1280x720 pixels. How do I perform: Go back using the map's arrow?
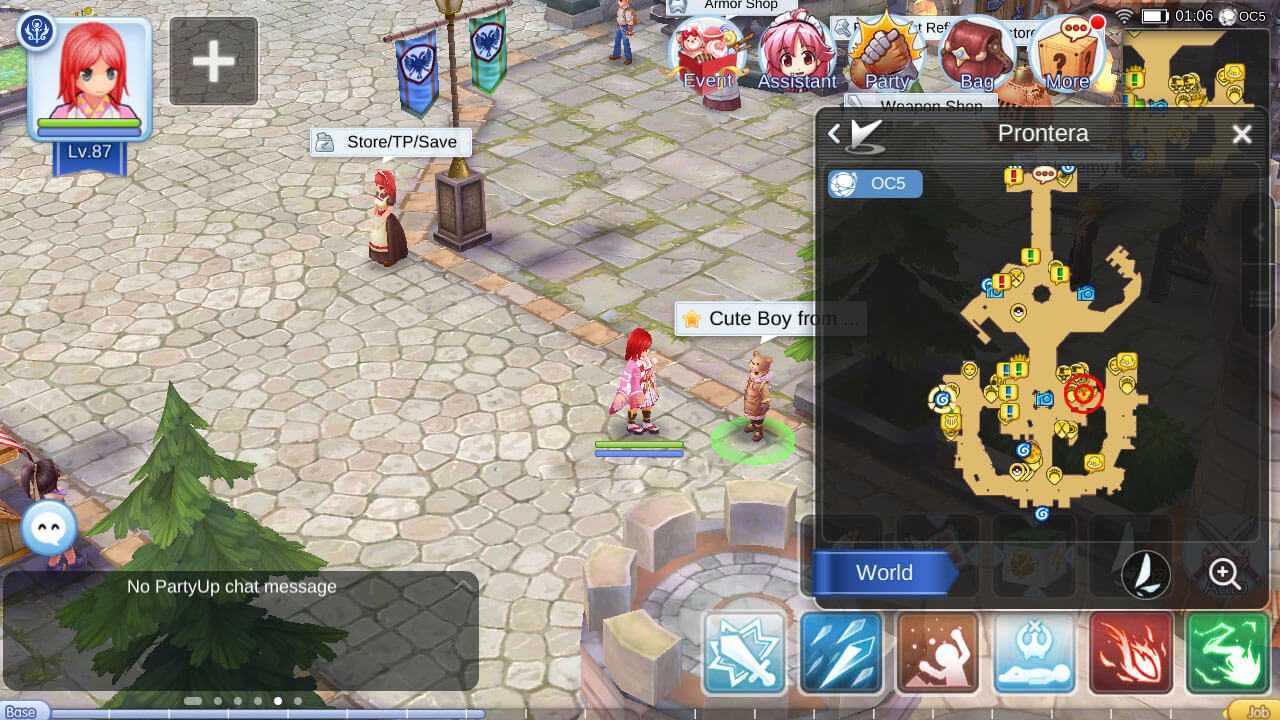[x=834, y=134]
